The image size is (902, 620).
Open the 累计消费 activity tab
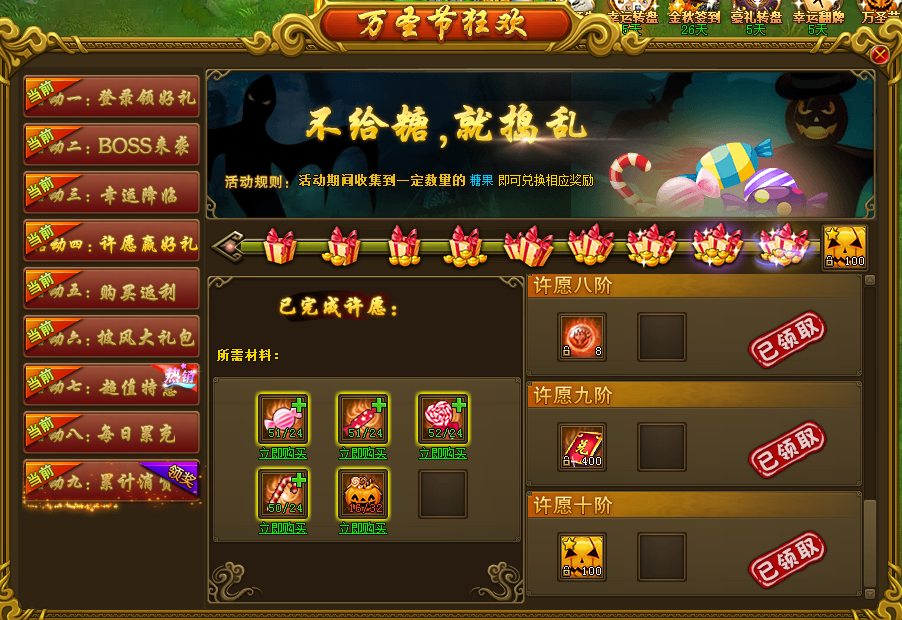(112, 481)
